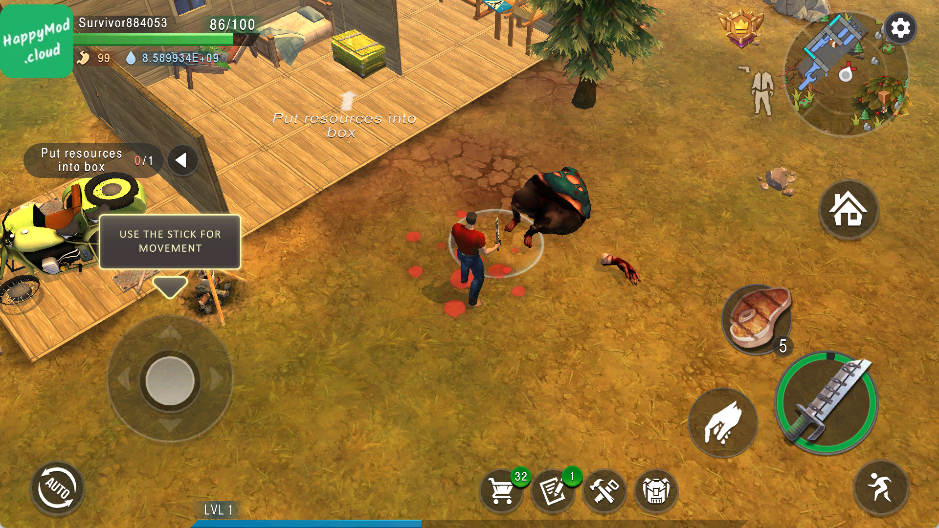Open the gear settings menu
Image resolution: width=939 pixels, height=528 pixels.
coord(900,28)
